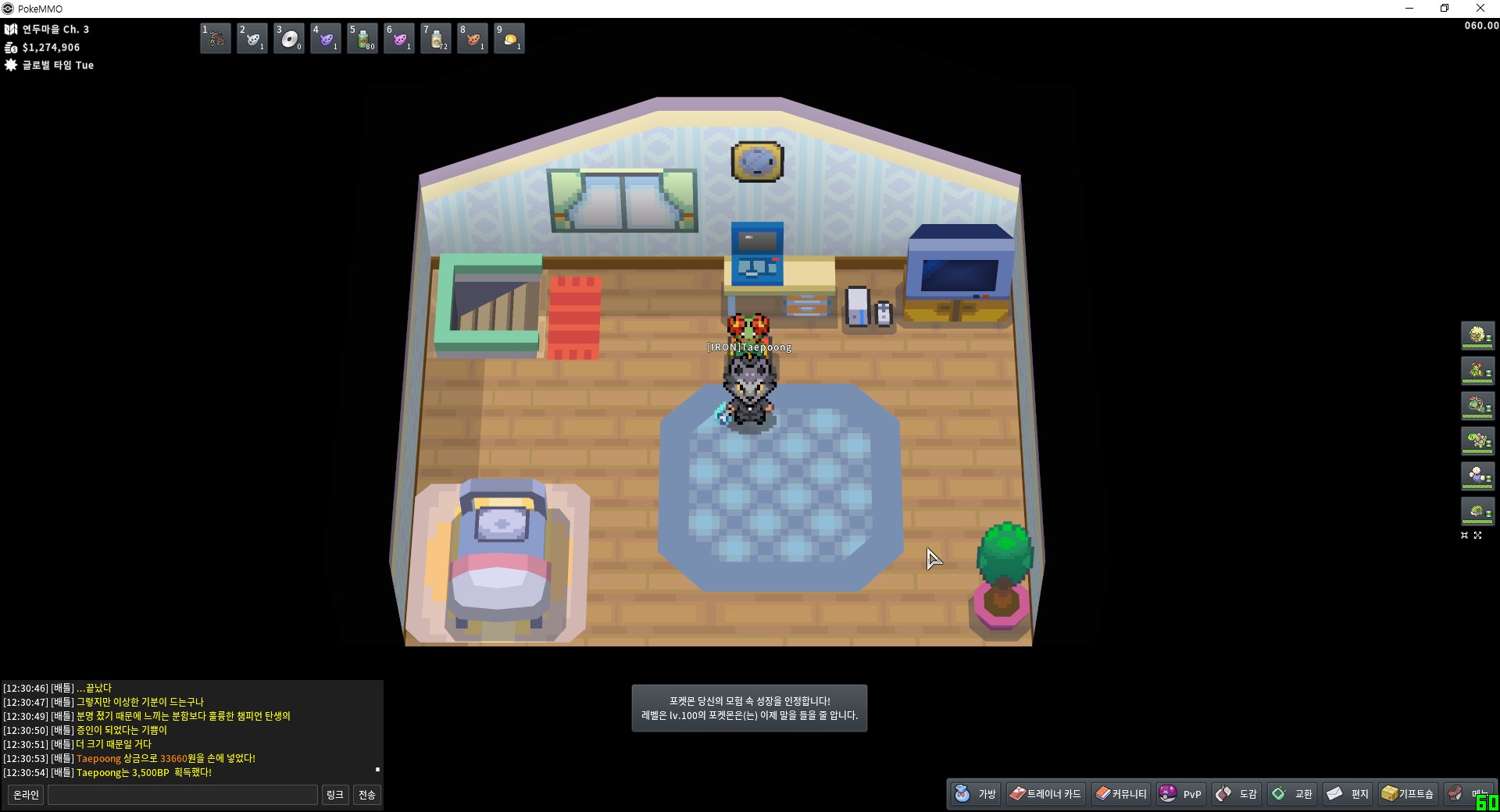Open the 트레이너 카드 trainer card
This screenshot has height=812, width=1500.
[x=1045, y=794]
